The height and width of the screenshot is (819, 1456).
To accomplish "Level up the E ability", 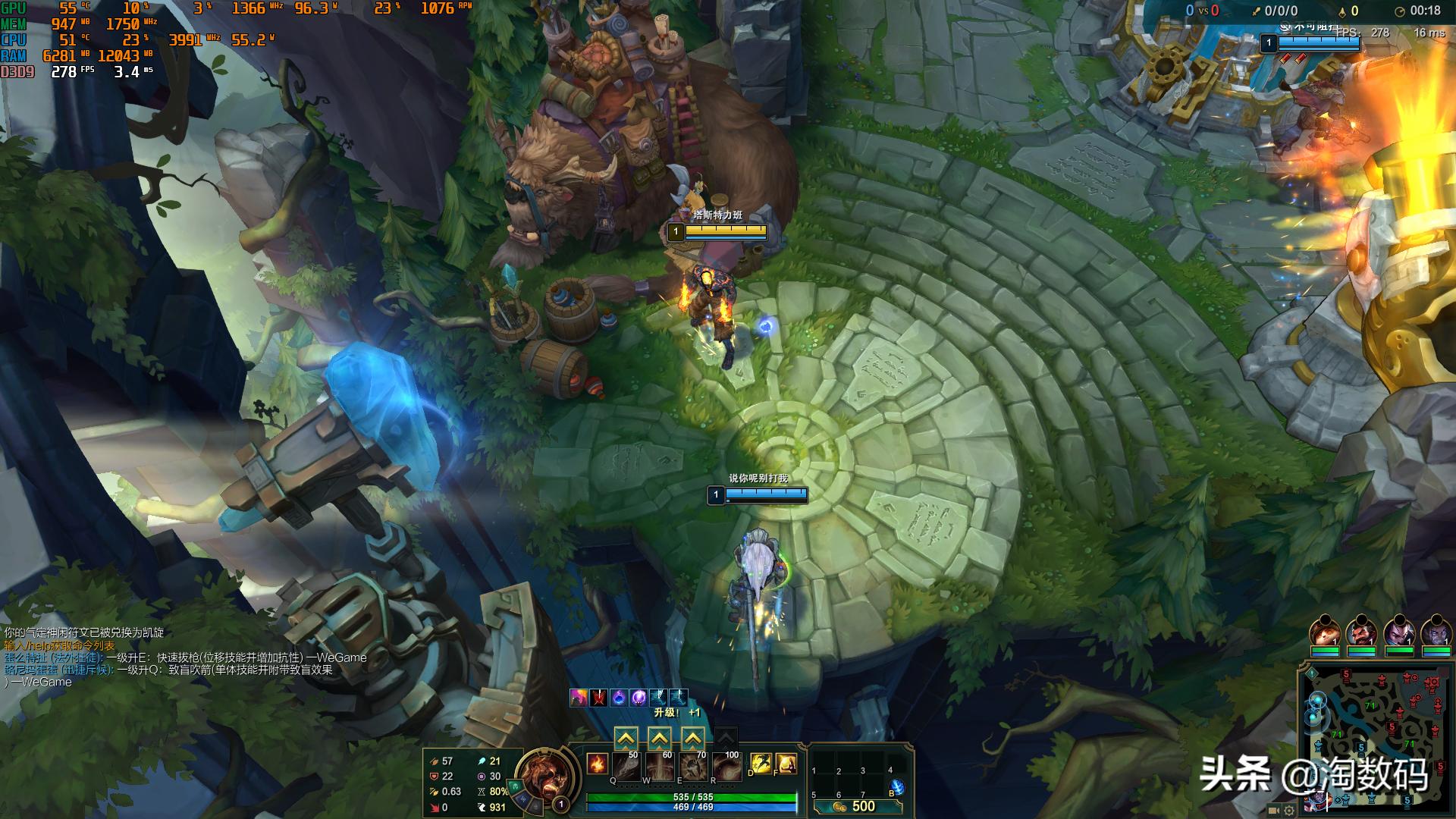I will (693, 738).
